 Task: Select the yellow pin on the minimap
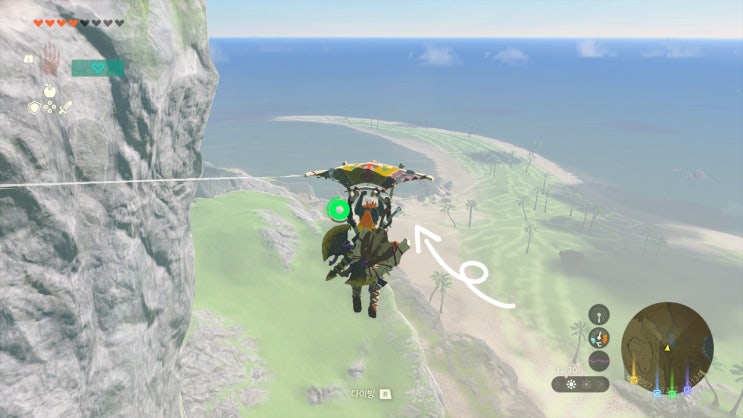pos(632,378)
